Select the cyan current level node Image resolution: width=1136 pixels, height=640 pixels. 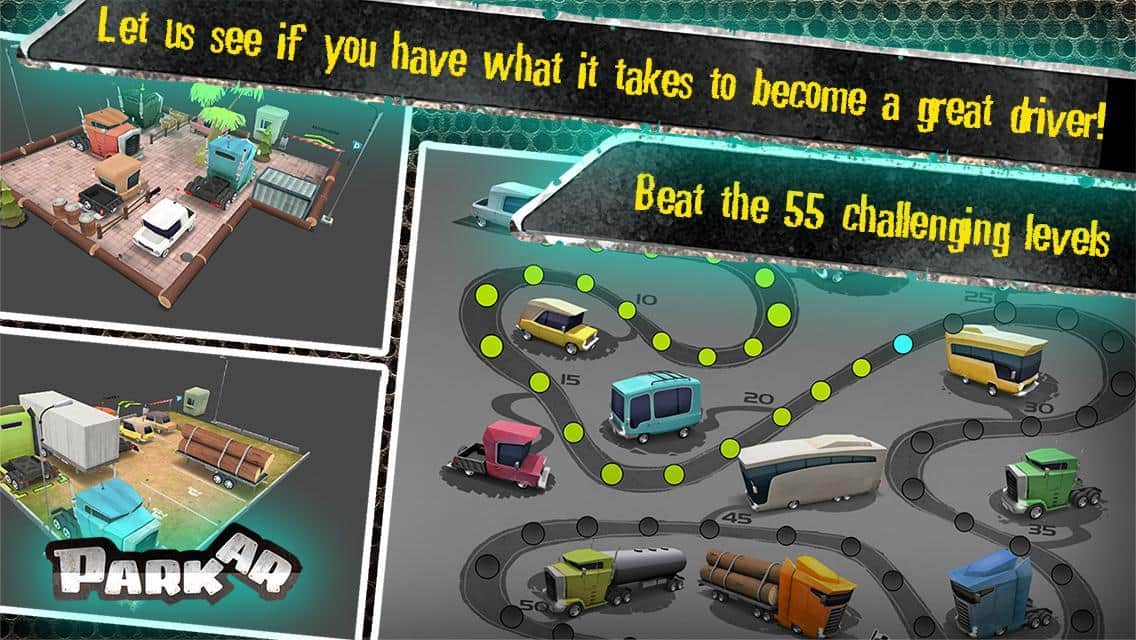(x=902, y=344)
